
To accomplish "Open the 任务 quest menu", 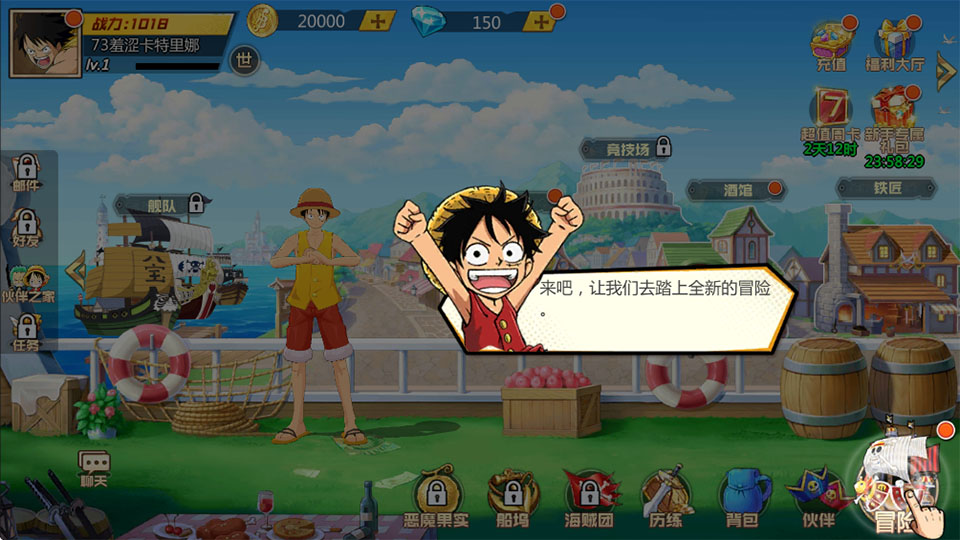I will pos(27,333).
